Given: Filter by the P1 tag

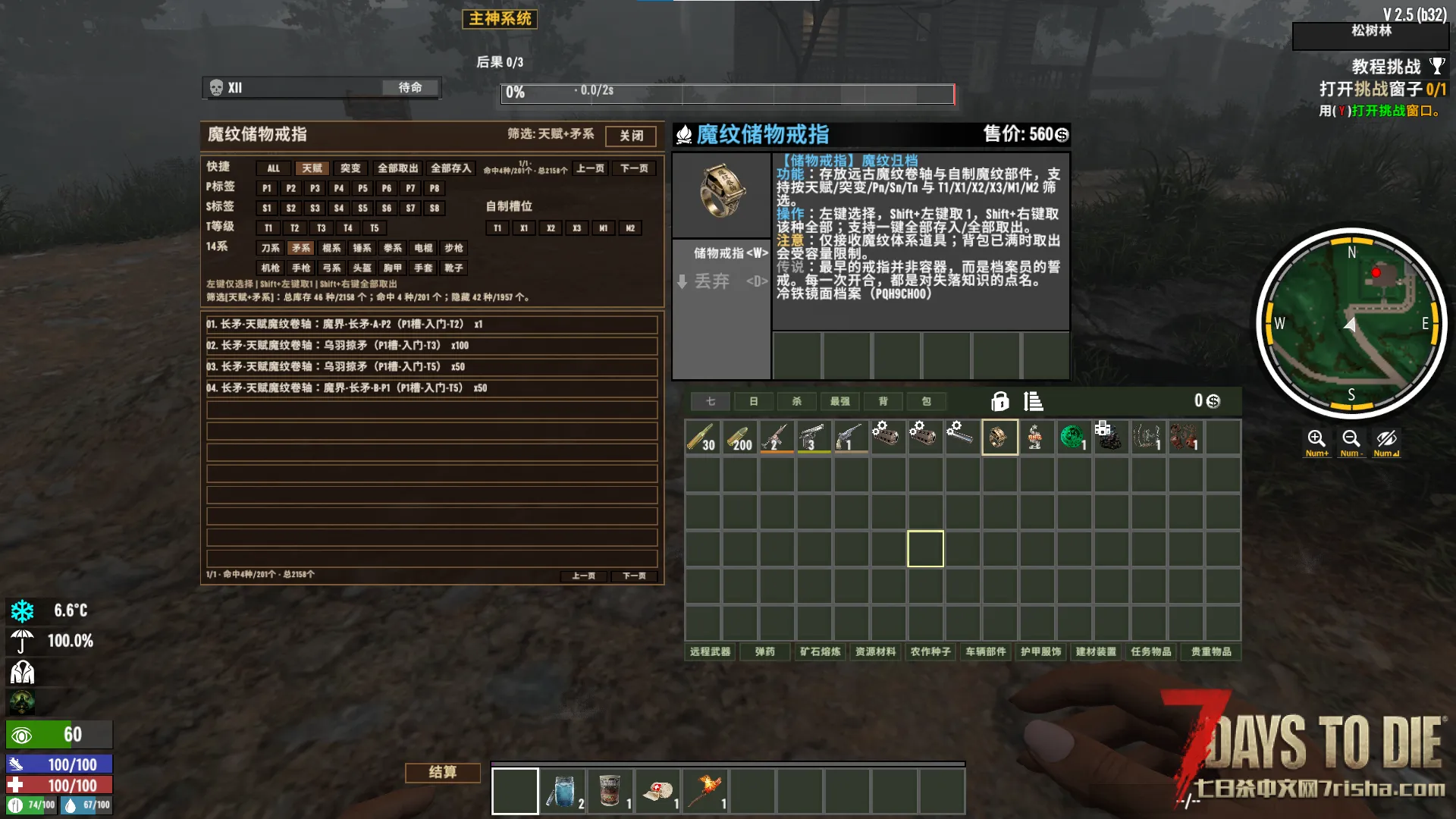Looking at the screenshot, I should [266, 188].
